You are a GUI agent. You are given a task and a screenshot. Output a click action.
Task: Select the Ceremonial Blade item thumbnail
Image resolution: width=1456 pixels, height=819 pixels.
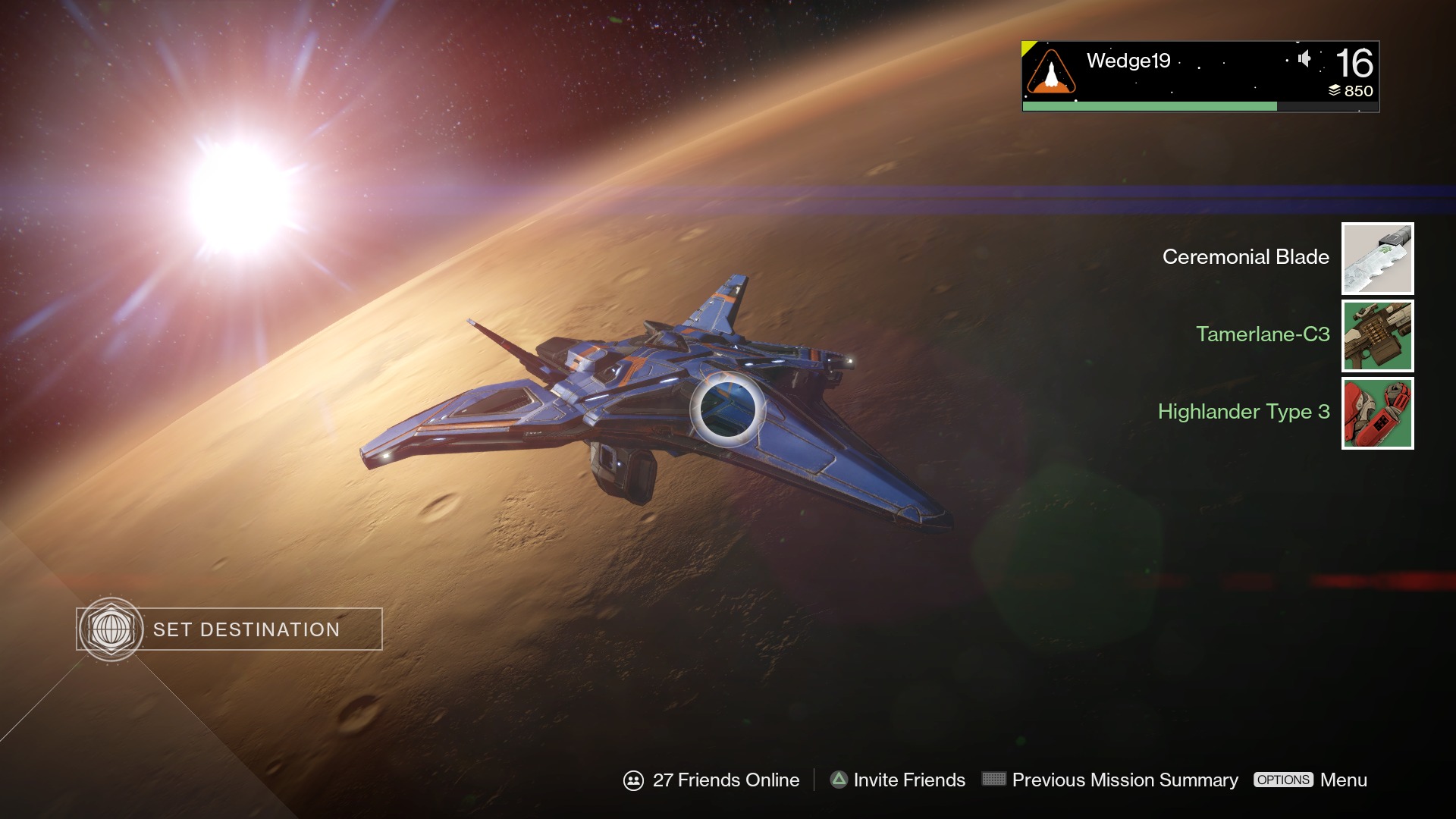point(1377,259)
